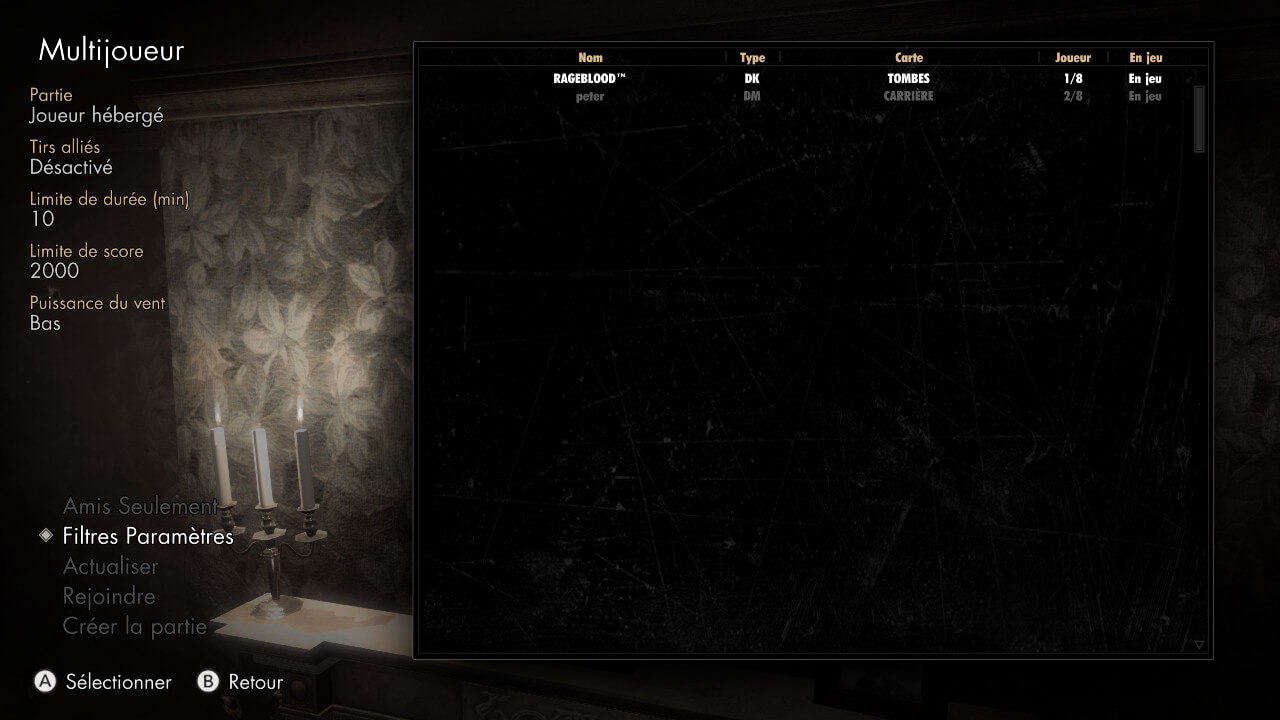This screenshot has height=720, width=1280.
Task: Sort servers by Joueur column
Action: coord(1073,58)
